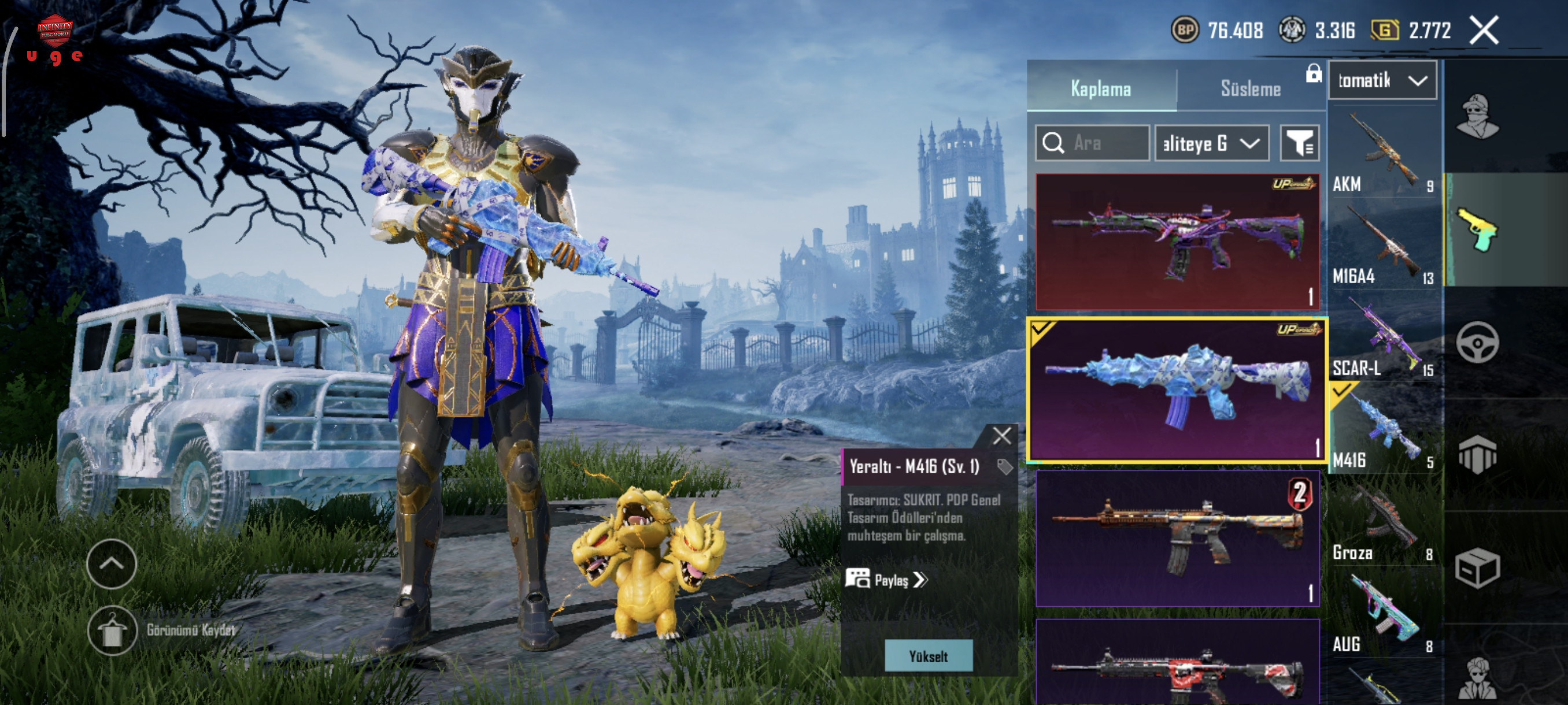This screenshot has width=1568, height=705.
Task: Open the quality sort dropdown
Action: 1211,143
